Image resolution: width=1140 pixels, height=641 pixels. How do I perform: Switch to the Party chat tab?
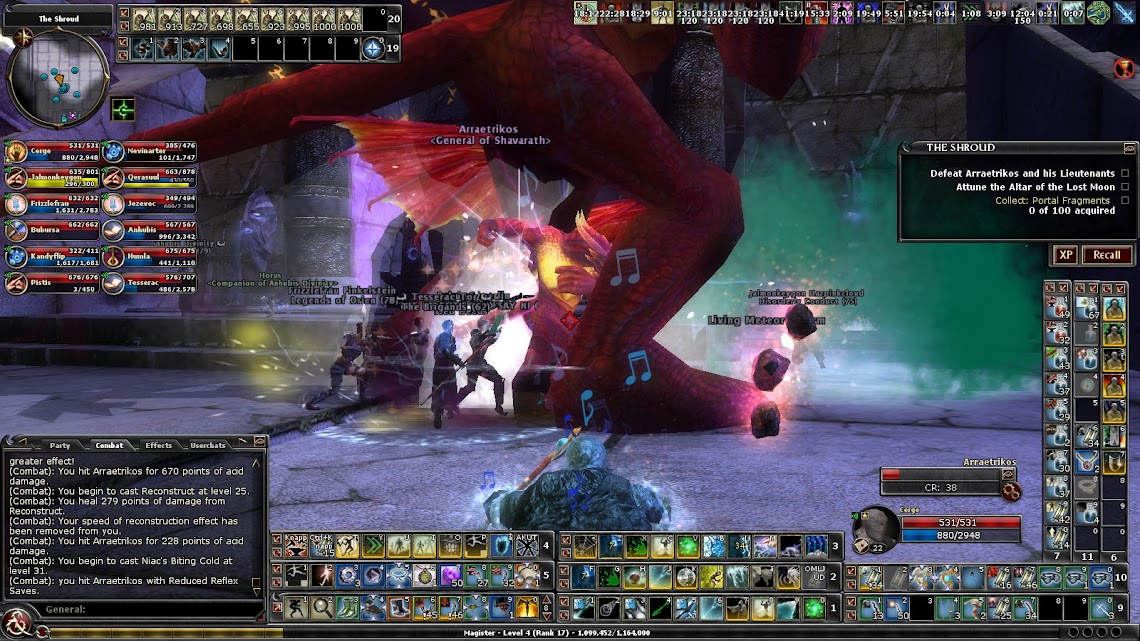[x=59, y=445]
